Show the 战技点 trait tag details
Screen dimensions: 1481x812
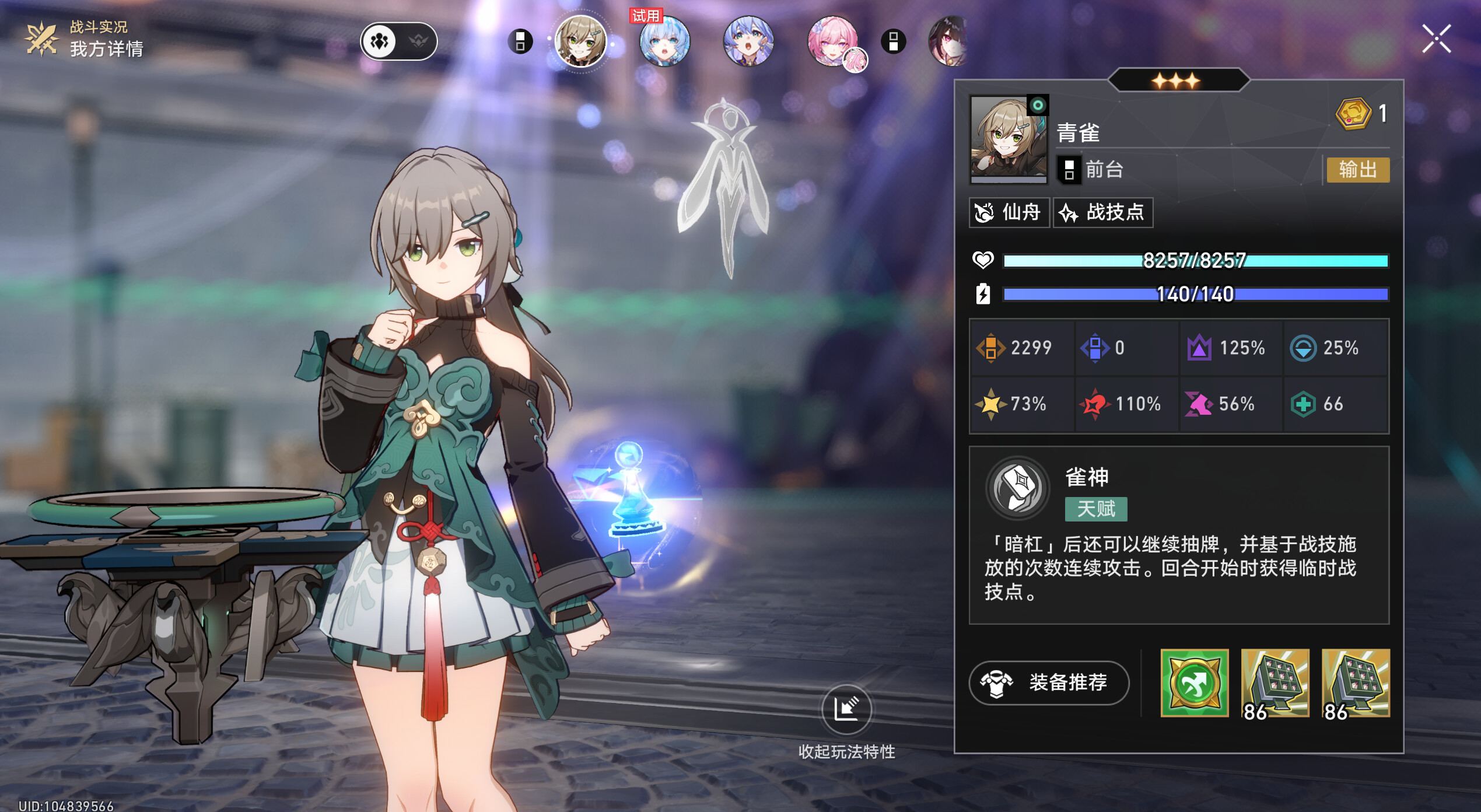click(1102, 212)
